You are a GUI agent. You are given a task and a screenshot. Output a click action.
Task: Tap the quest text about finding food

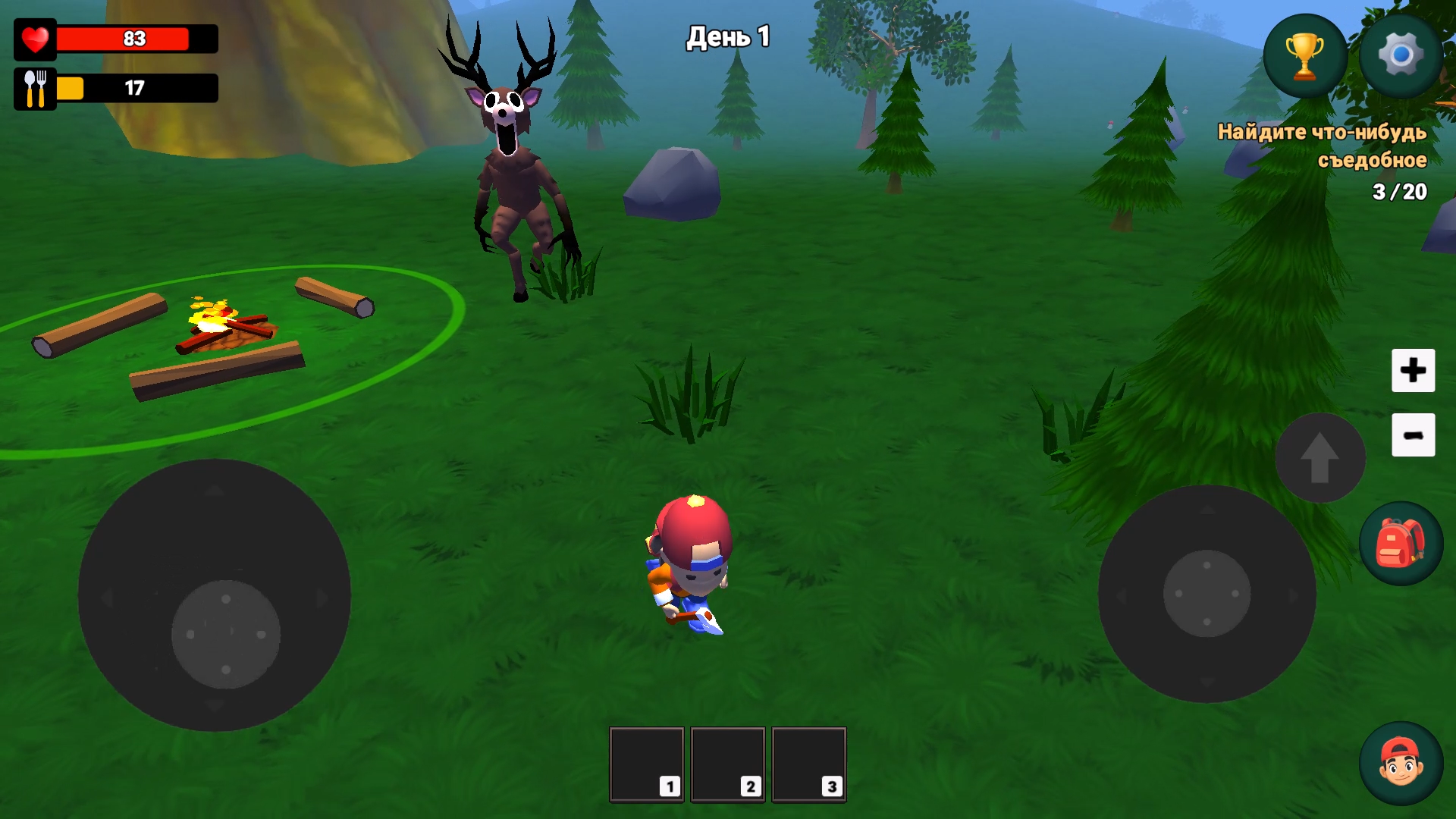[x=1323, y=148]
